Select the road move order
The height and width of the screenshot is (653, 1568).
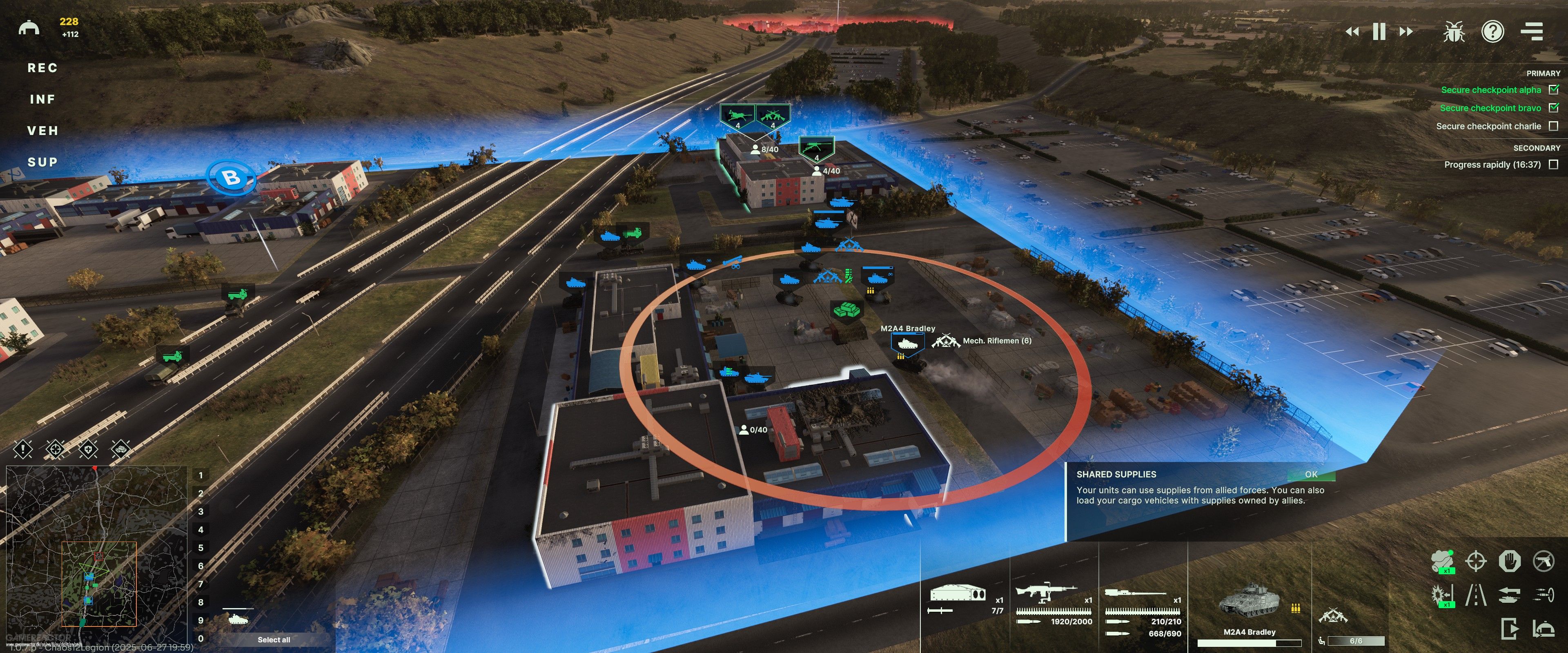click(1476, 595)
